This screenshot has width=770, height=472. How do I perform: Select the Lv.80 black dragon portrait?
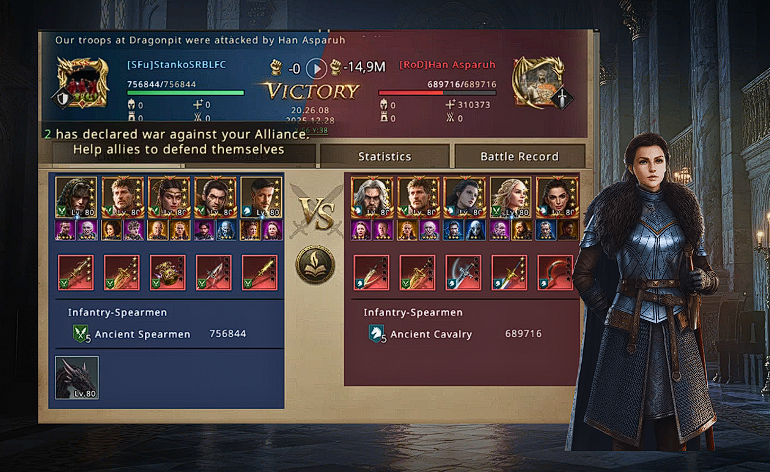[77, 379]
